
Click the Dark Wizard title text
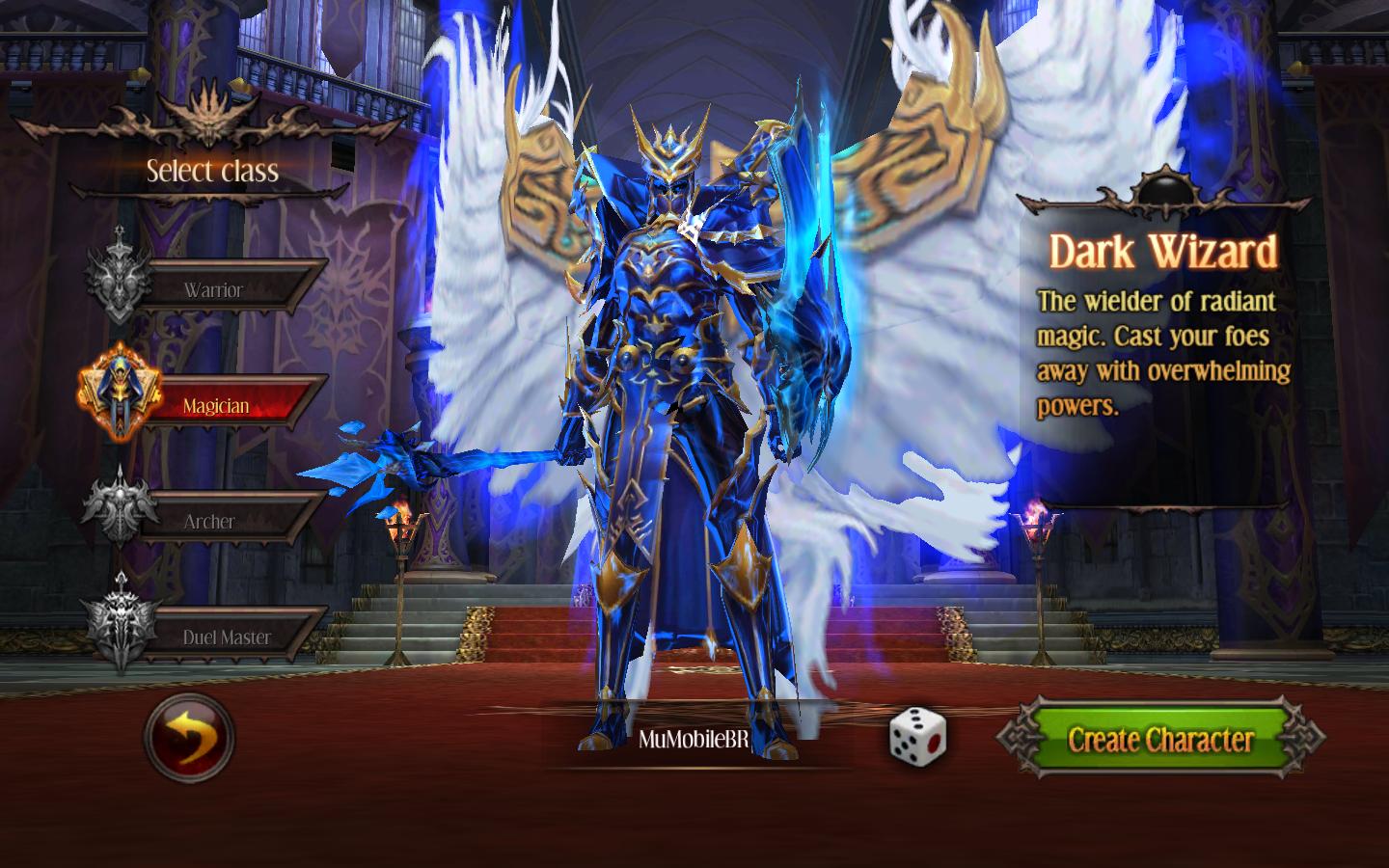[1163, 253]
